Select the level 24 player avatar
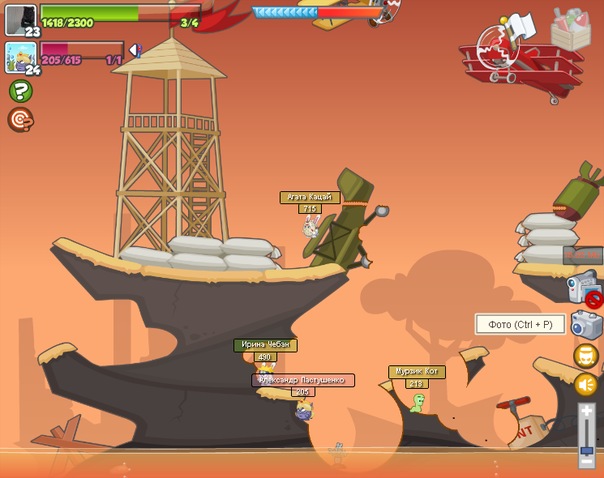 pyautogui.click(x=20, y=56)
